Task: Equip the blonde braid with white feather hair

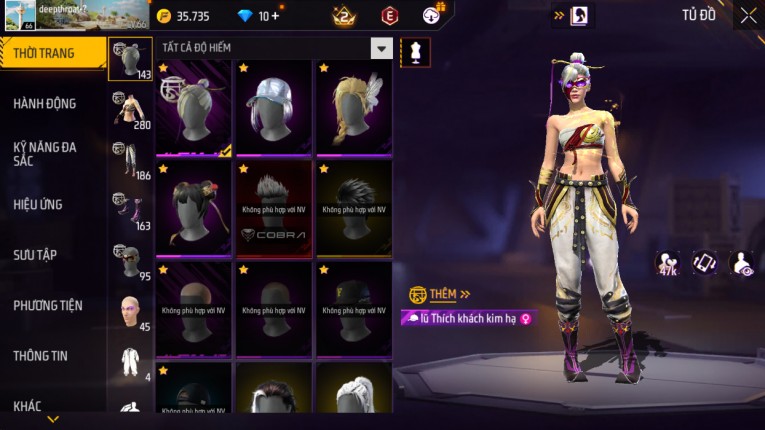Action: click(353, 107)
